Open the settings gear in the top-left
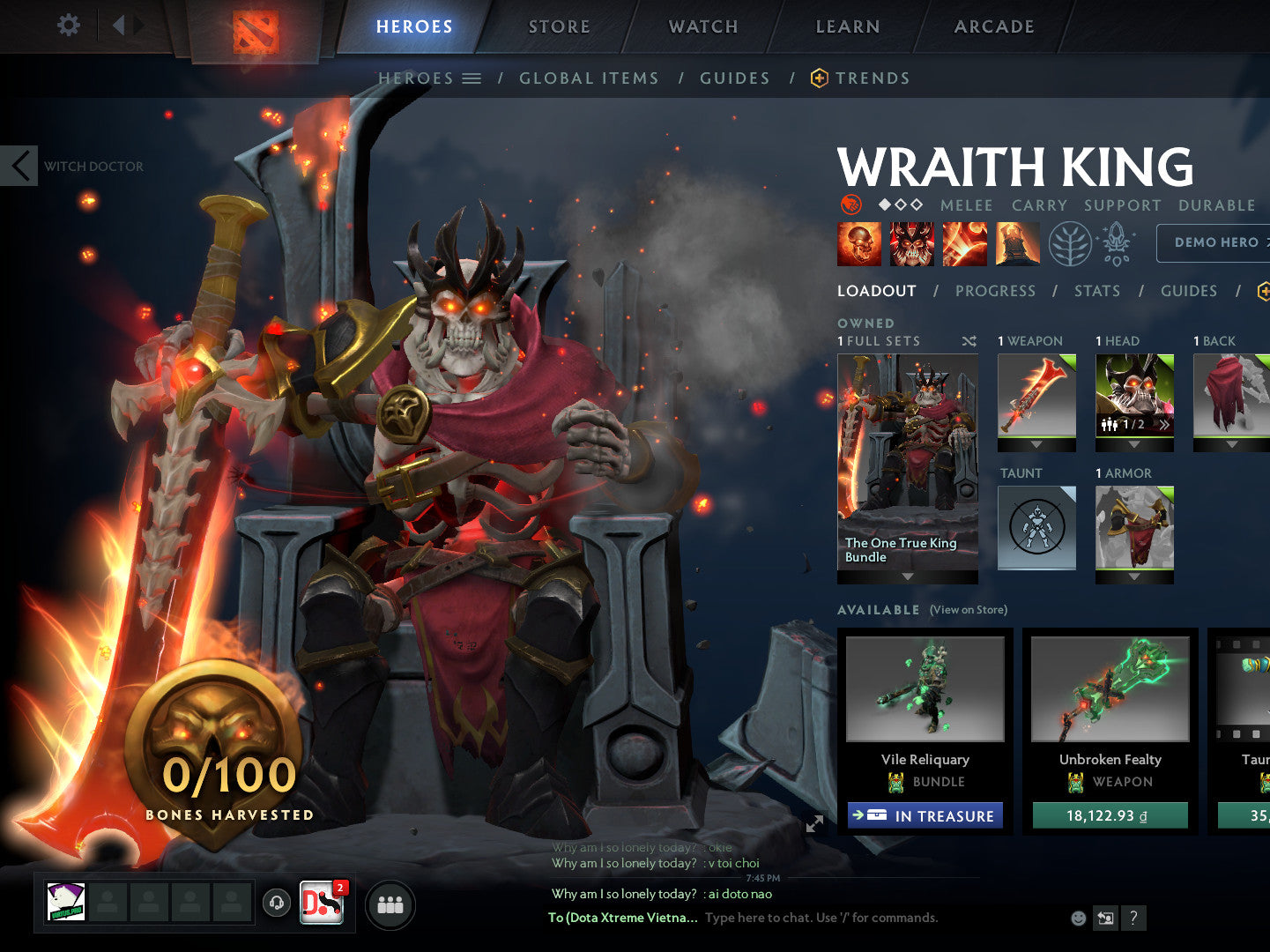1270x952 pixels. pyautogui.click(x=67, y=25)
